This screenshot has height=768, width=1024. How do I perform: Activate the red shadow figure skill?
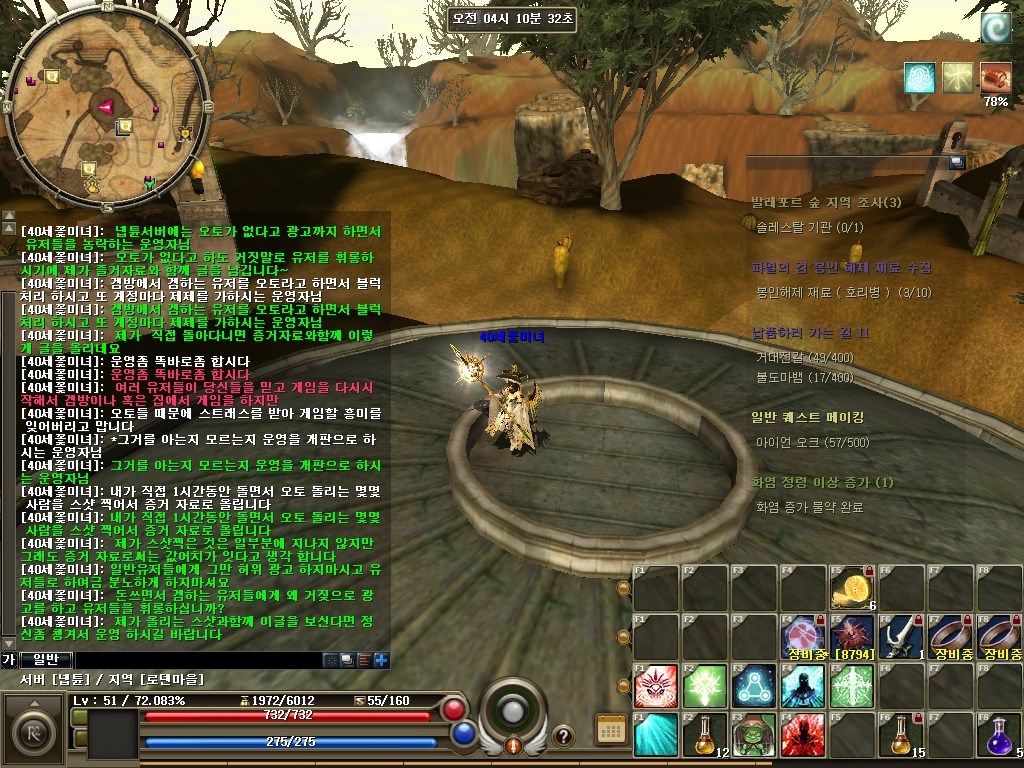click(x=803, y=734)
